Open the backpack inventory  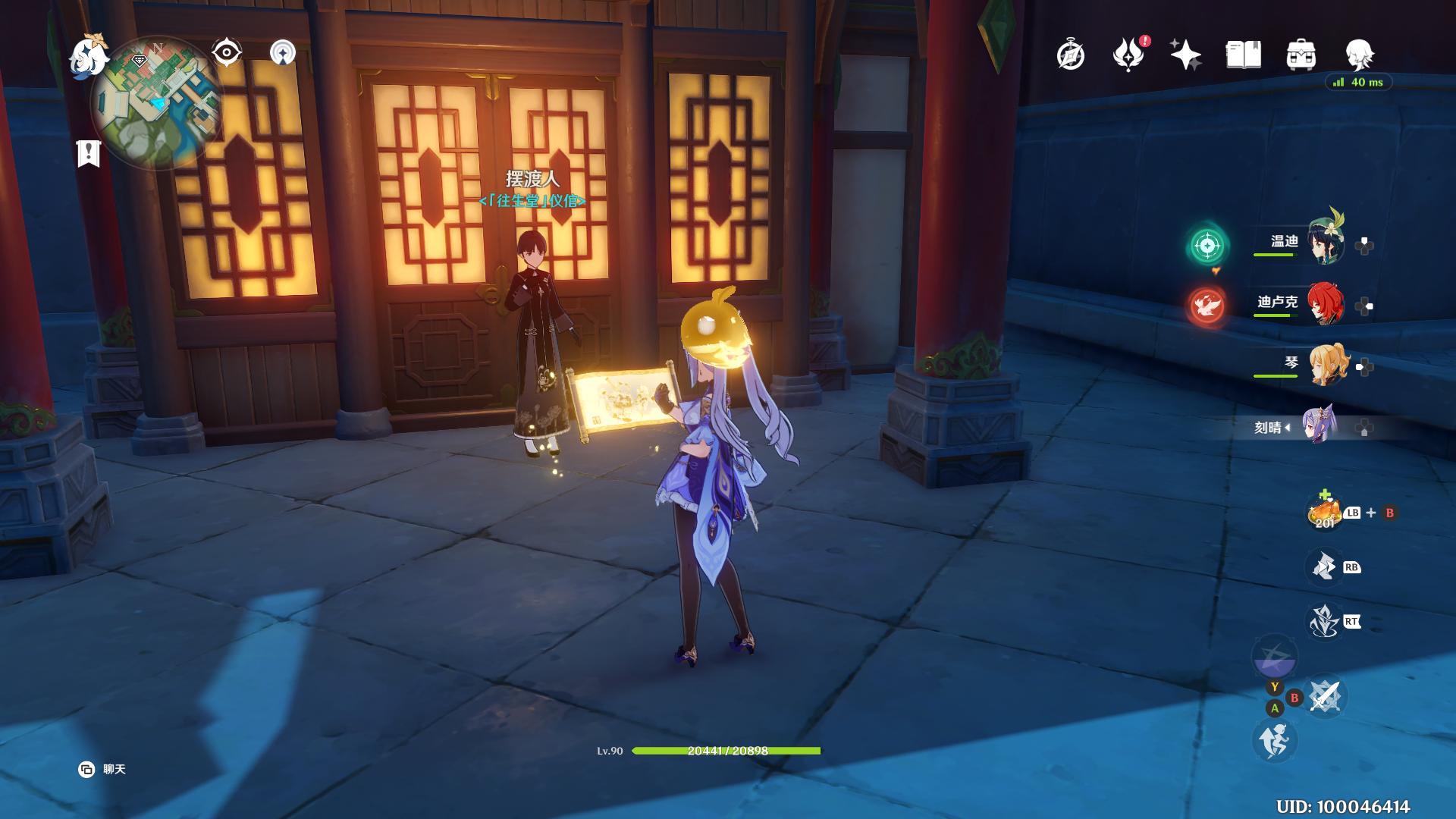point(1301,55)
